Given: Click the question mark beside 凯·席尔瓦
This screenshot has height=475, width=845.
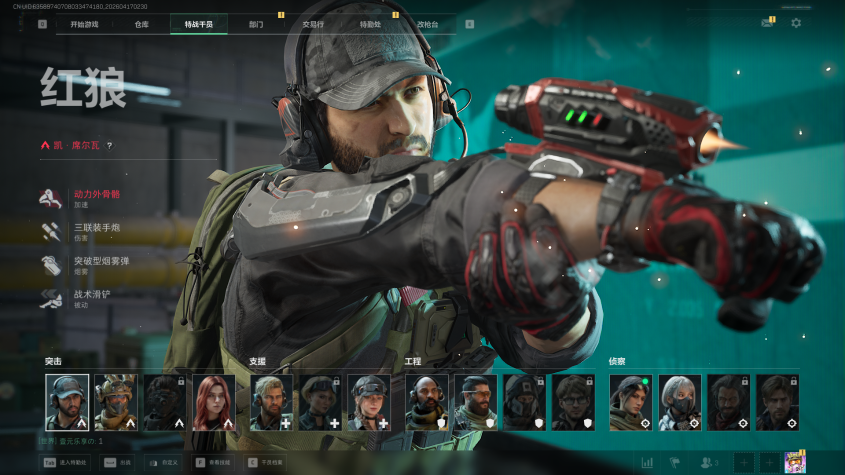Looking at the screenshot, I should [109, 146].
